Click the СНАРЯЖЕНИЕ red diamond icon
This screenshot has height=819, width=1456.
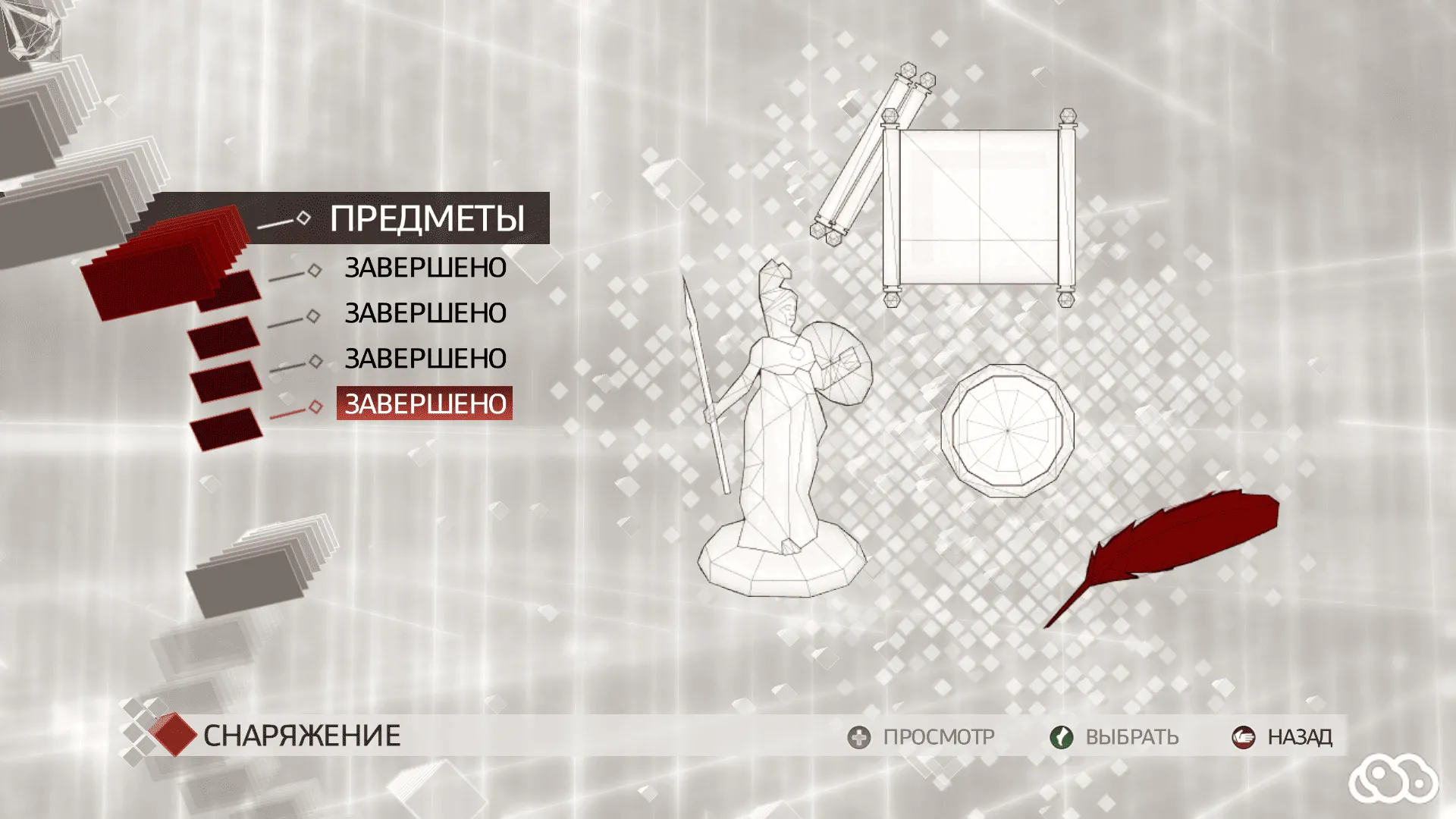(173, 733)
